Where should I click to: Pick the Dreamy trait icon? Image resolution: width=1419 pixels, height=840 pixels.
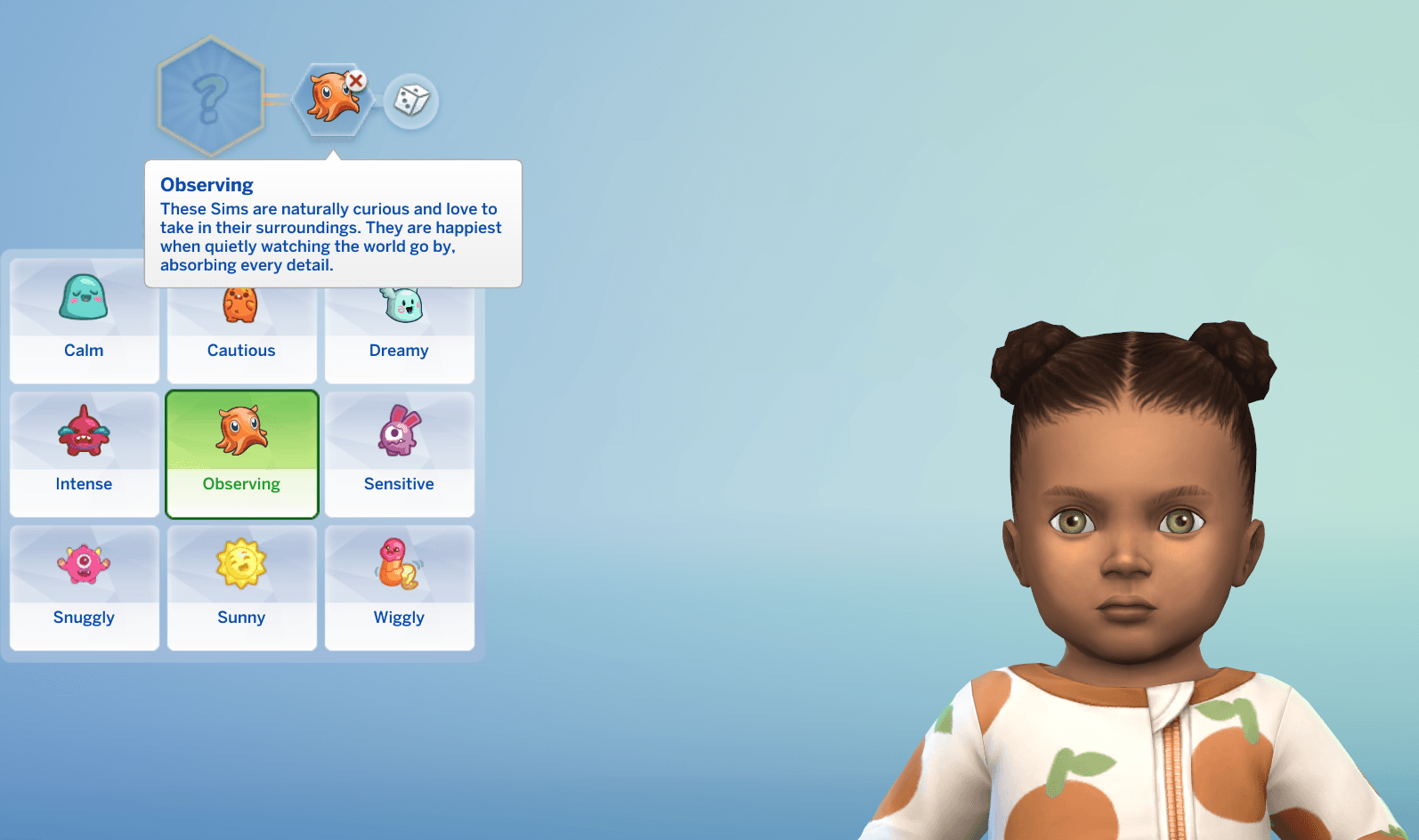tap(399, 301)
